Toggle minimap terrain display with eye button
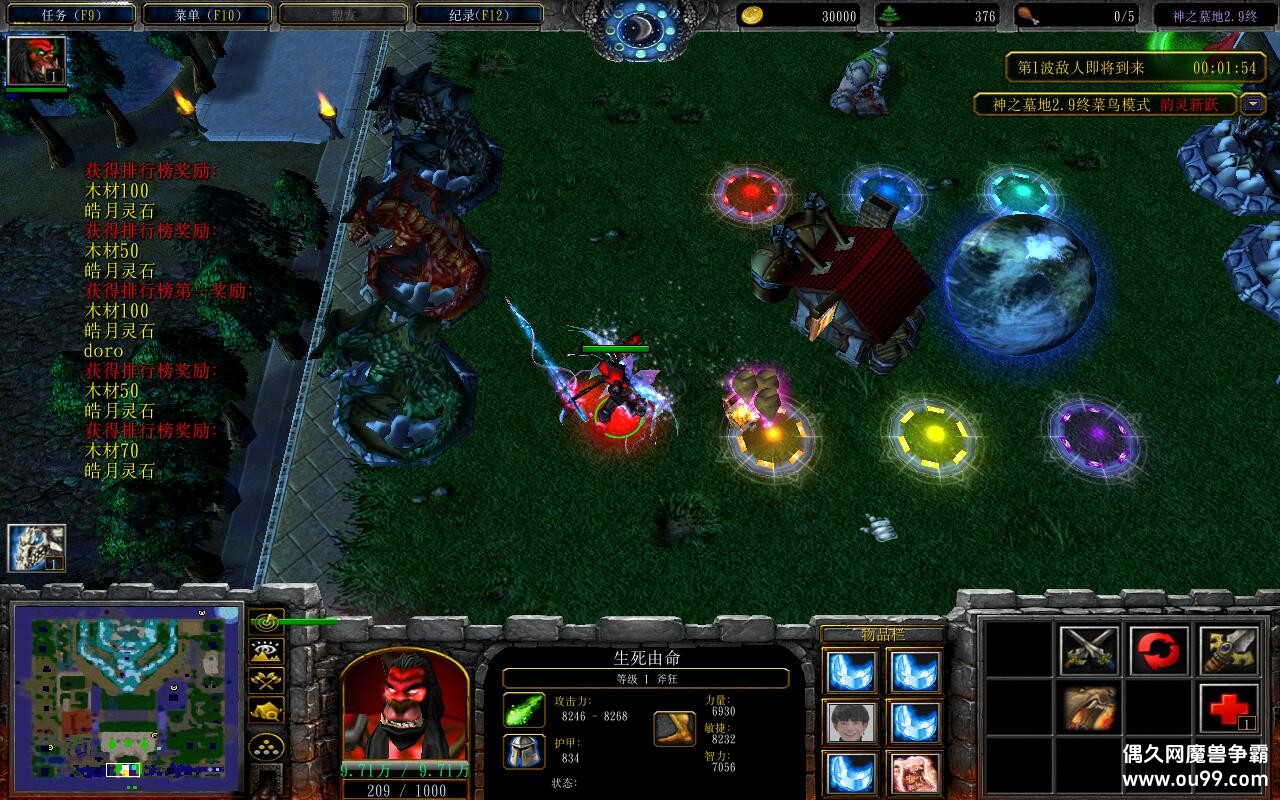Image resolution: width=1280 pixels, height=800 pixels. pyautogui.click(x=267, y=651)
